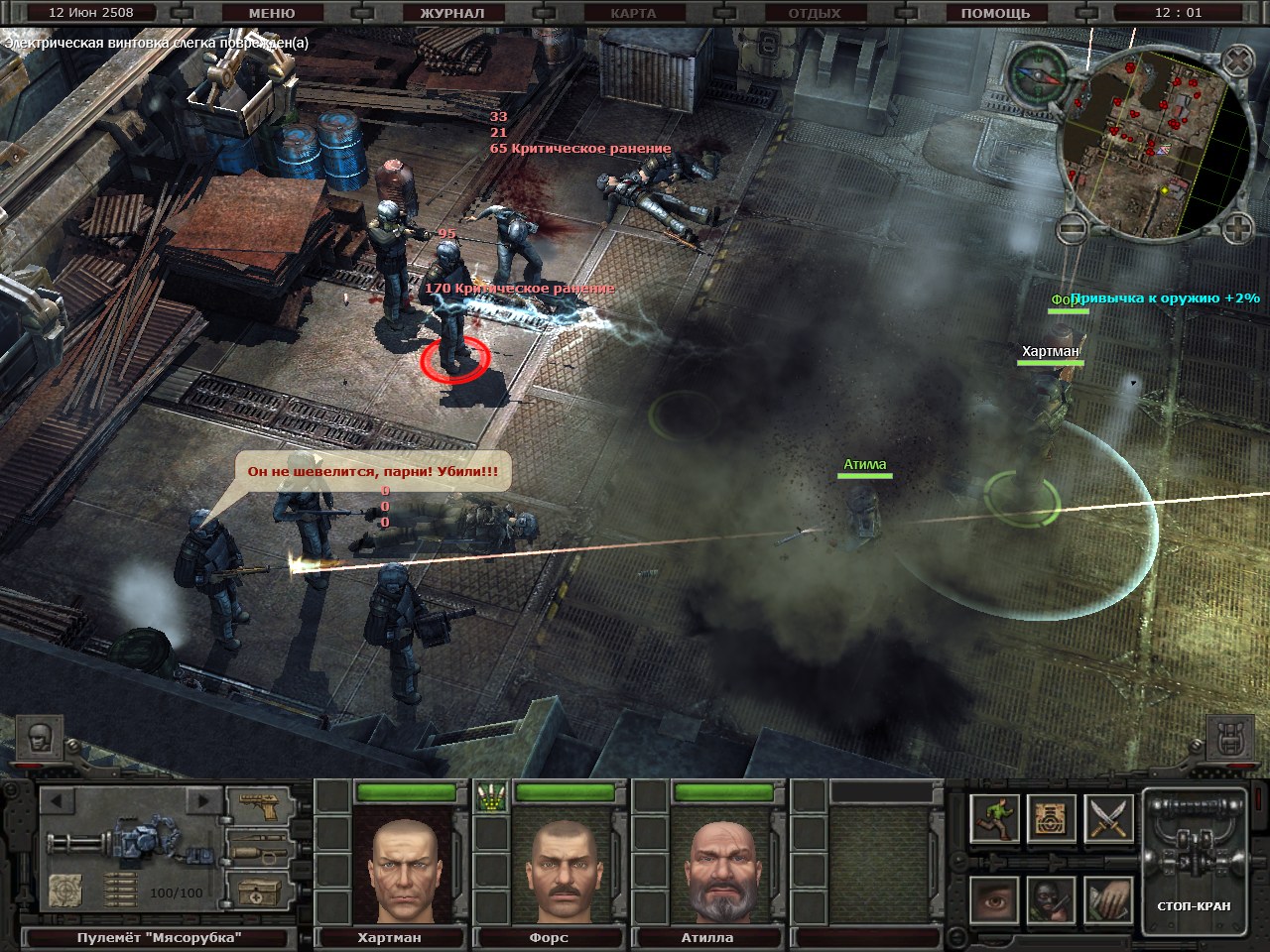Click the minimap's zoom-in plus button
The height and width of the screenshot is (952, 1270).
pyautogui.click(x=1236, y=230)
